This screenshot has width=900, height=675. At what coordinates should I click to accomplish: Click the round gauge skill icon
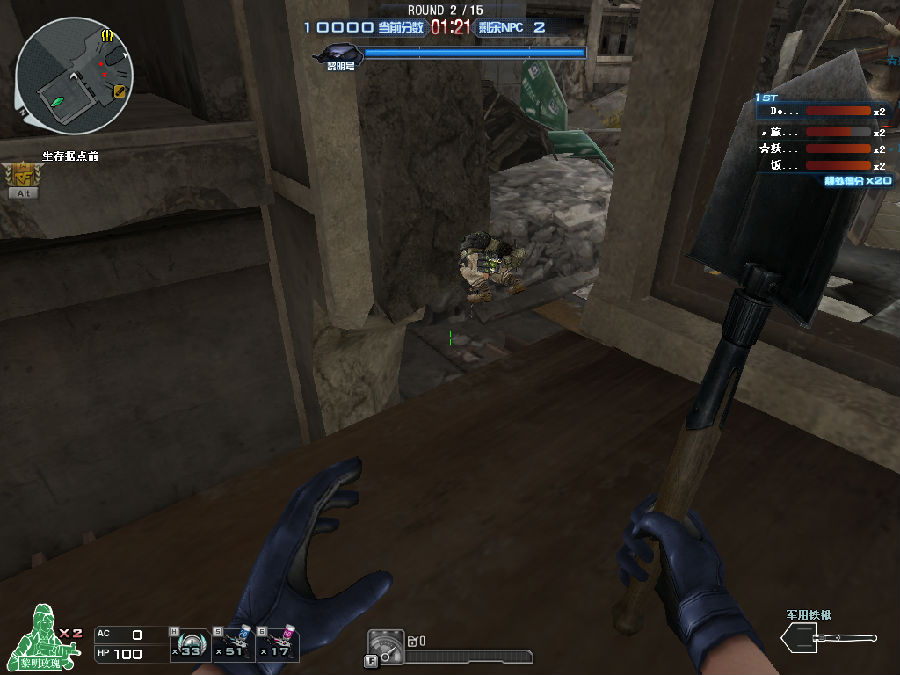pos(385,646)
